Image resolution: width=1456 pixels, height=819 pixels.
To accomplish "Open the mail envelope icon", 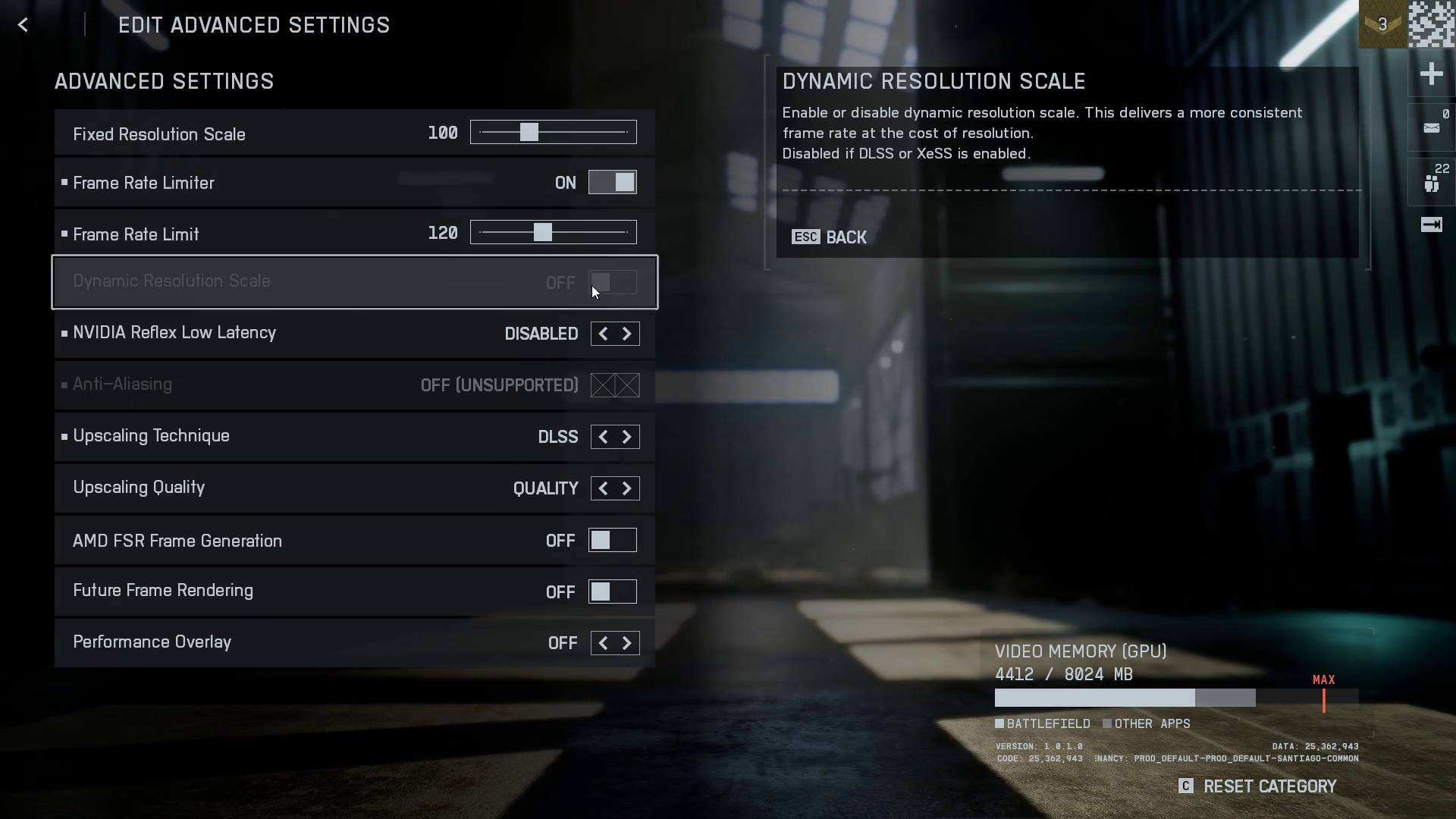I will [x=1431, y=128].
